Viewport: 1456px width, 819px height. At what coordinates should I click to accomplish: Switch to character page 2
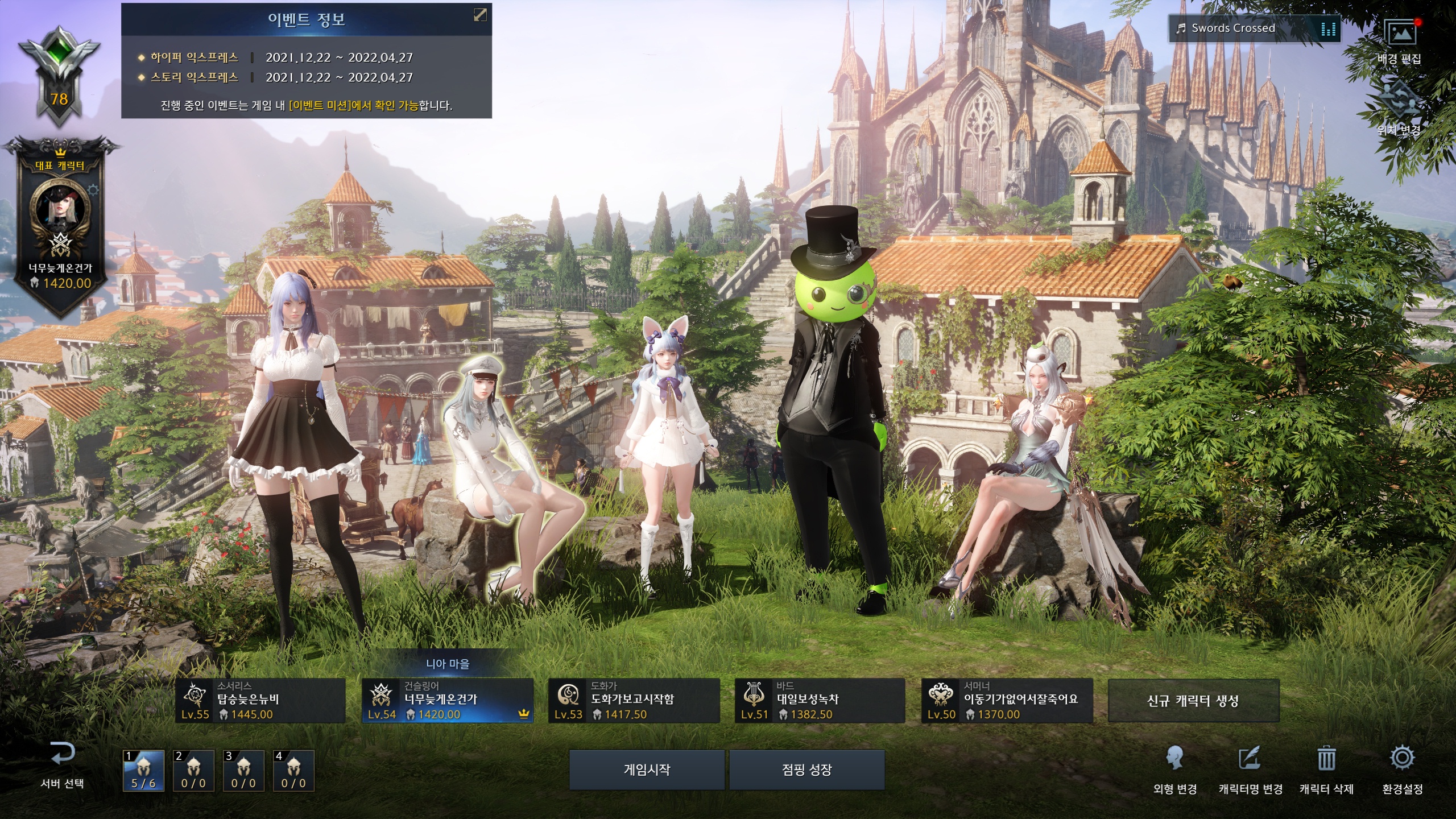(x=193, y=771)
